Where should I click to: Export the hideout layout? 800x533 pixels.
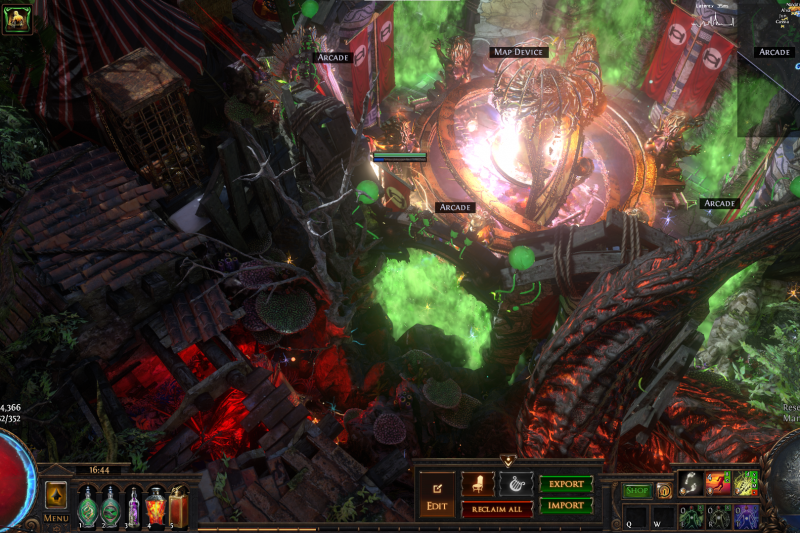point(566,484)
